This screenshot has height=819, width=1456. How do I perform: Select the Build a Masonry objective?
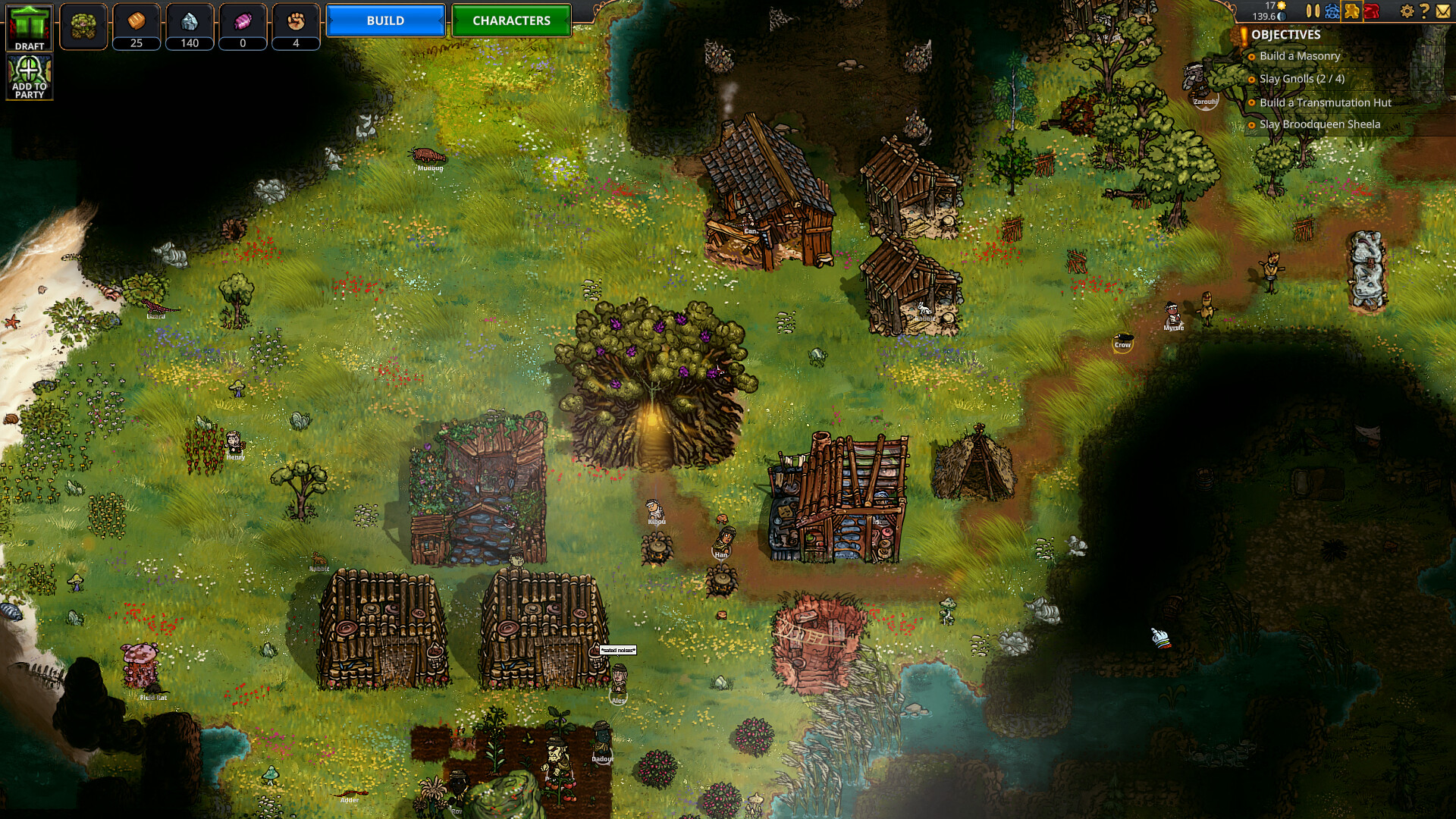1299,56
